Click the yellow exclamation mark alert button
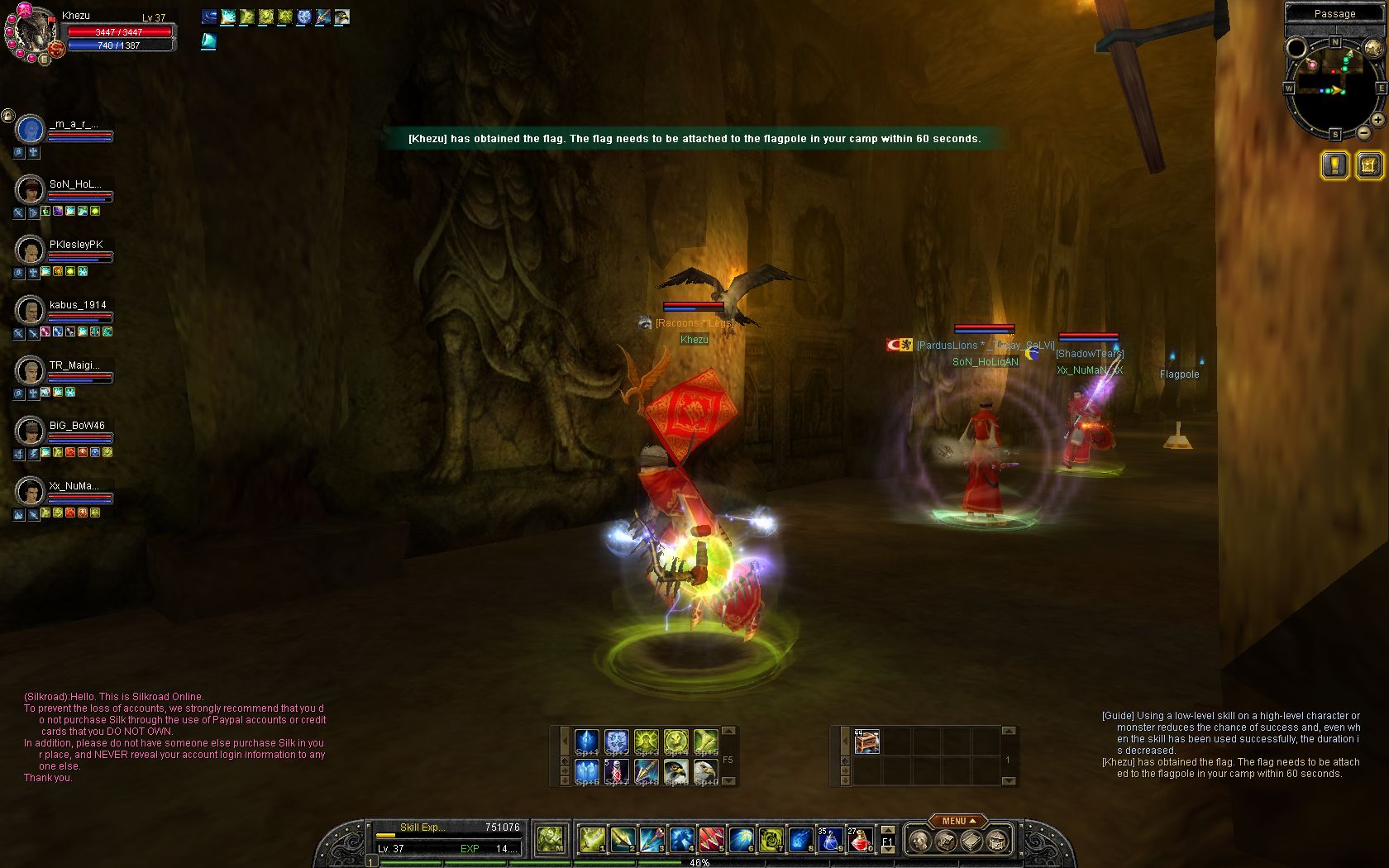The image size is (1389, 868). point(1334,165)
